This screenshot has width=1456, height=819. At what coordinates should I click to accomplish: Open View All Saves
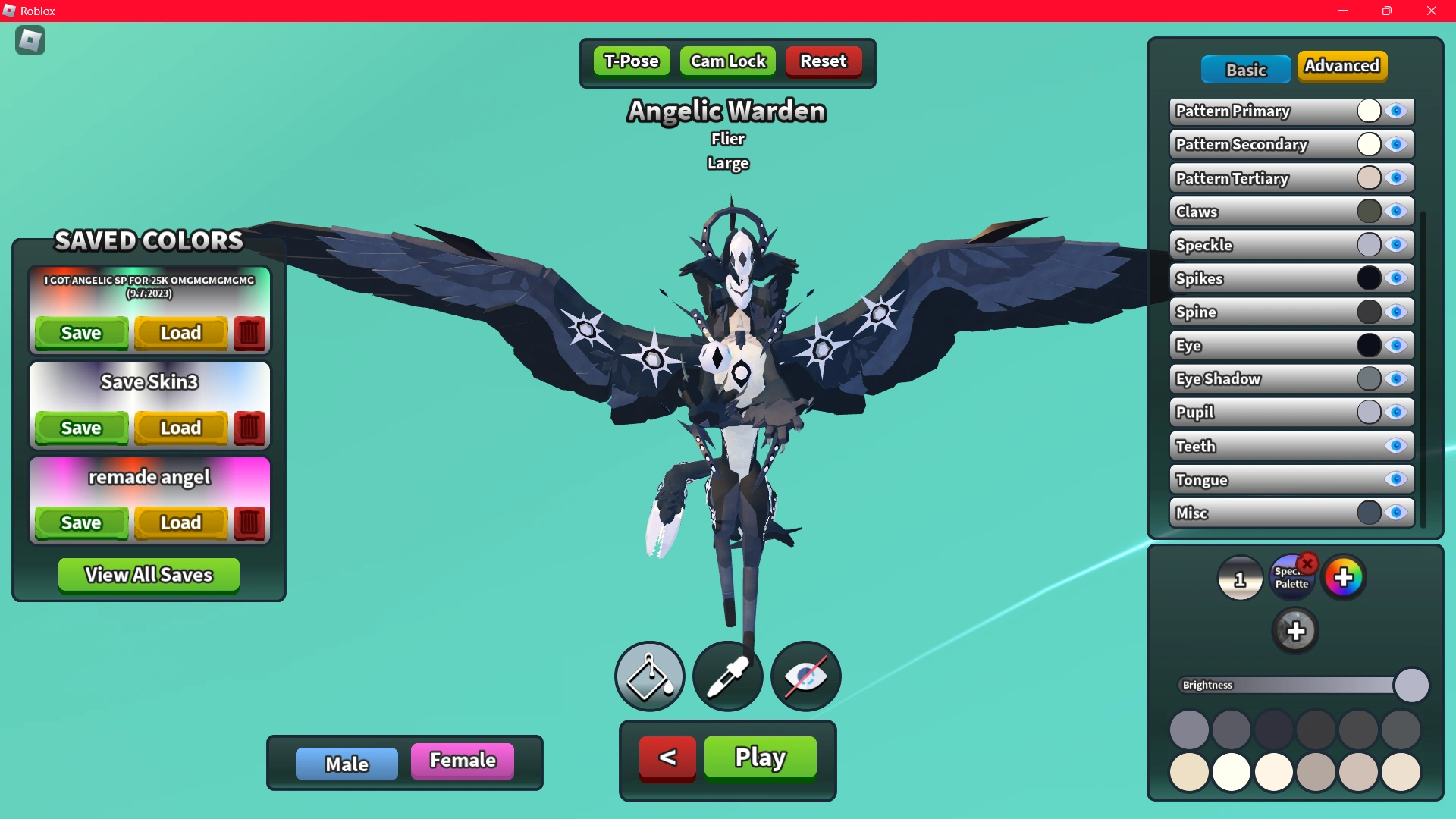148,575
